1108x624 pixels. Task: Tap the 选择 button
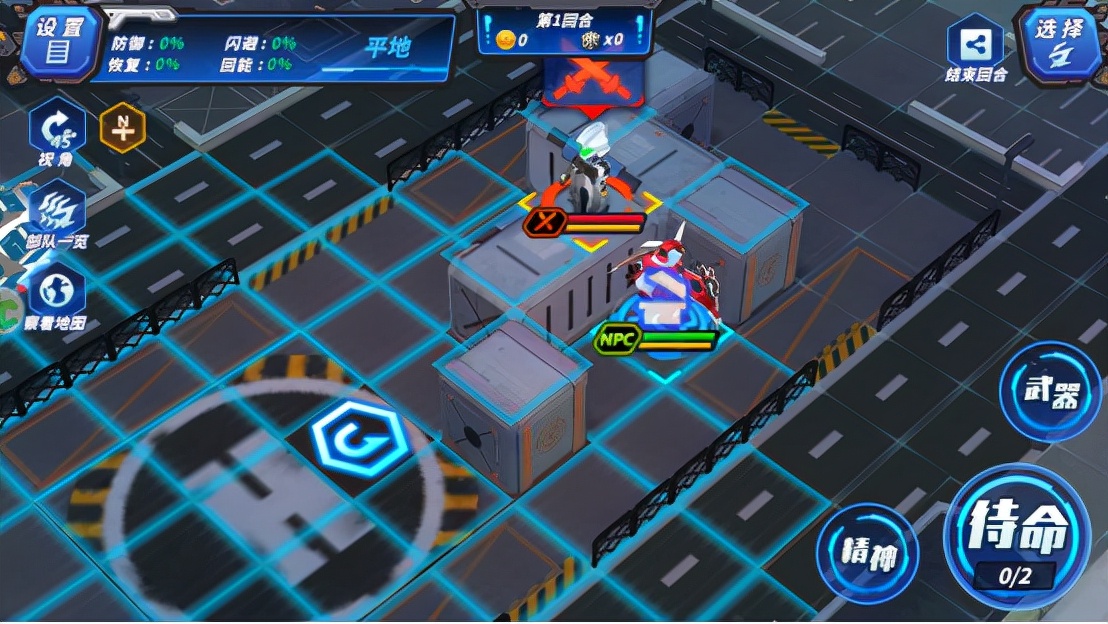click(1061, 44)
